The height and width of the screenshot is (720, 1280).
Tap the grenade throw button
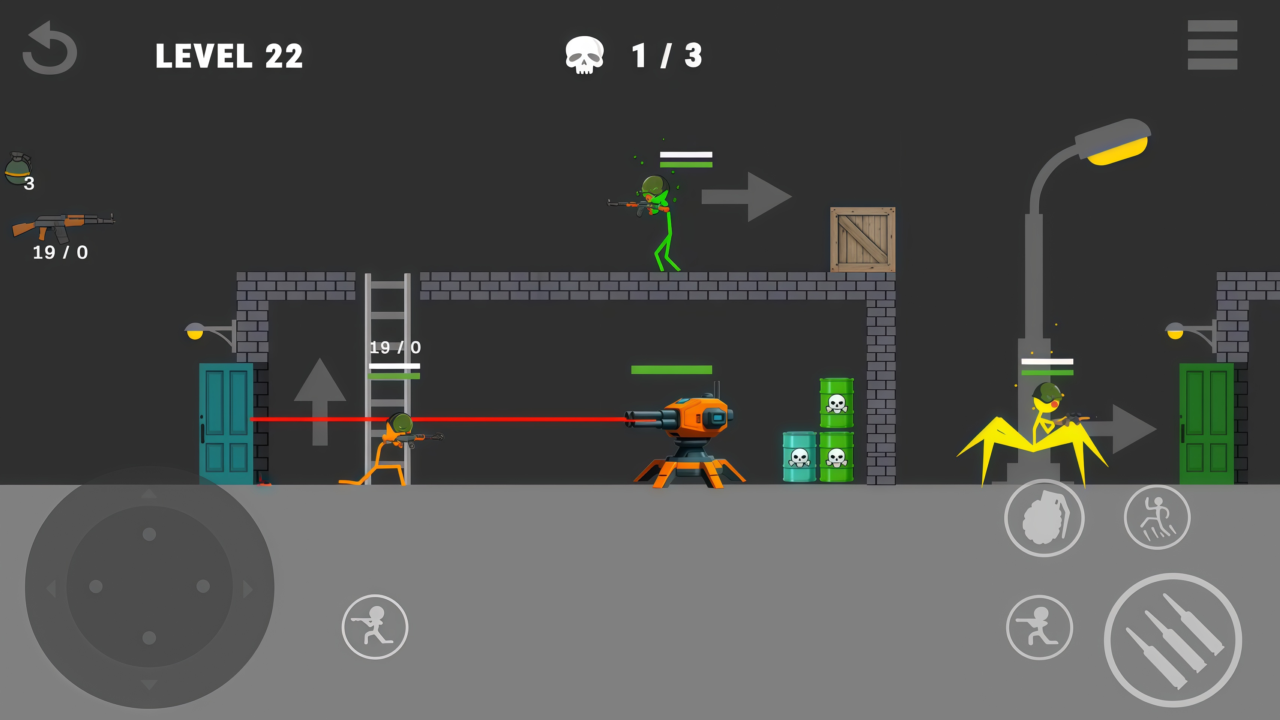point(1044,517)
